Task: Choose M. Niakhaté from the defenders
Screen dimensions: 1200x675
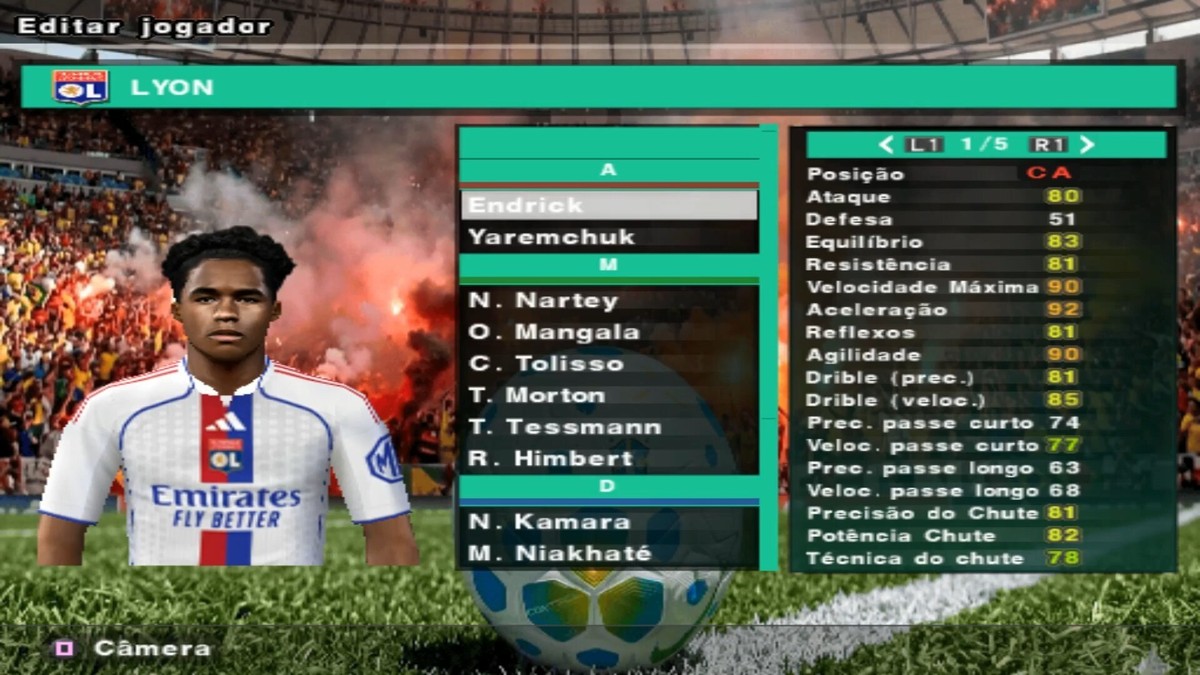Action: pyautogui.click(x=608, y=553)
